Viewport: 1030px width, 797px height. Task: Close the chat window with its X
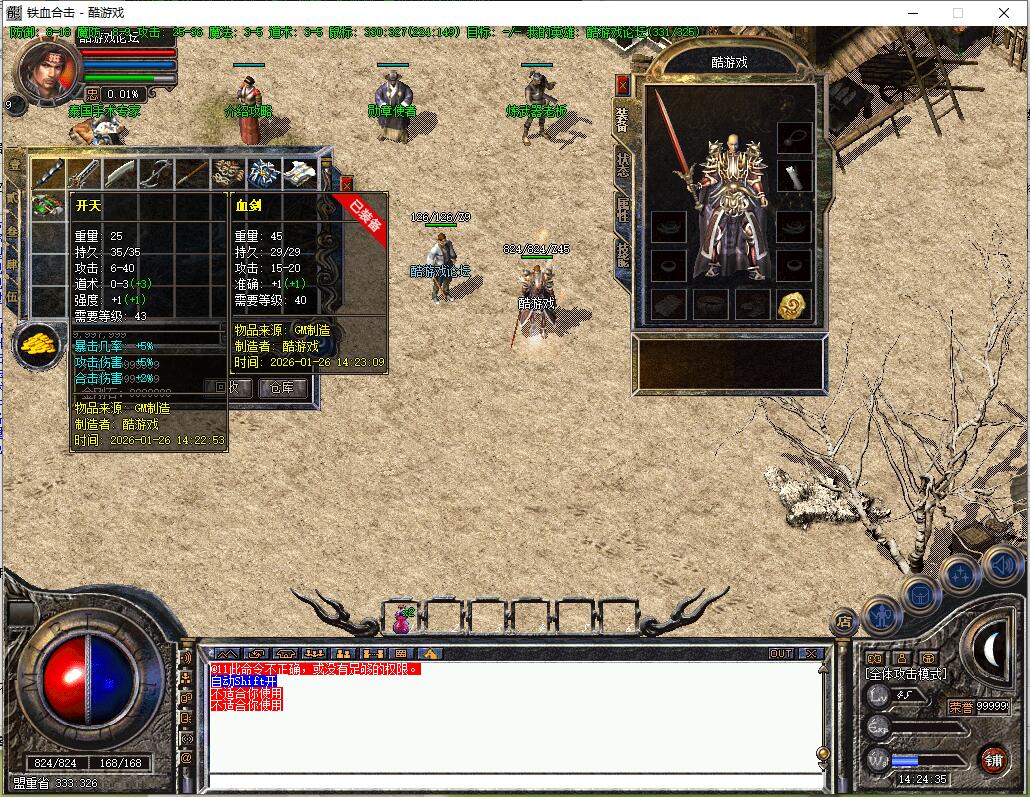pyautogui.click(x=811, y=654)
